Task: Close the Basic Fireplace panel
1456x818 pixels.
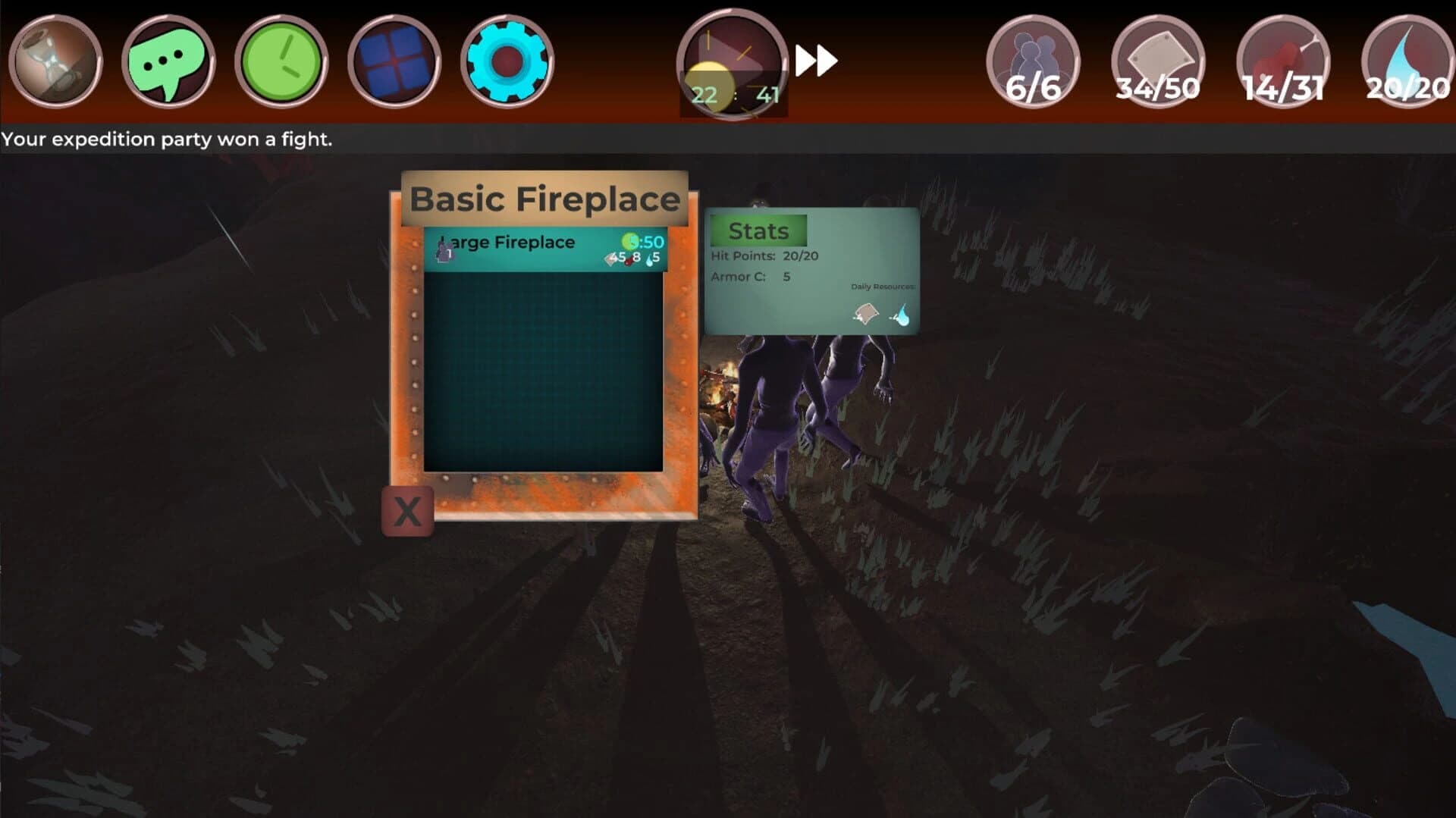Action: 408,512
